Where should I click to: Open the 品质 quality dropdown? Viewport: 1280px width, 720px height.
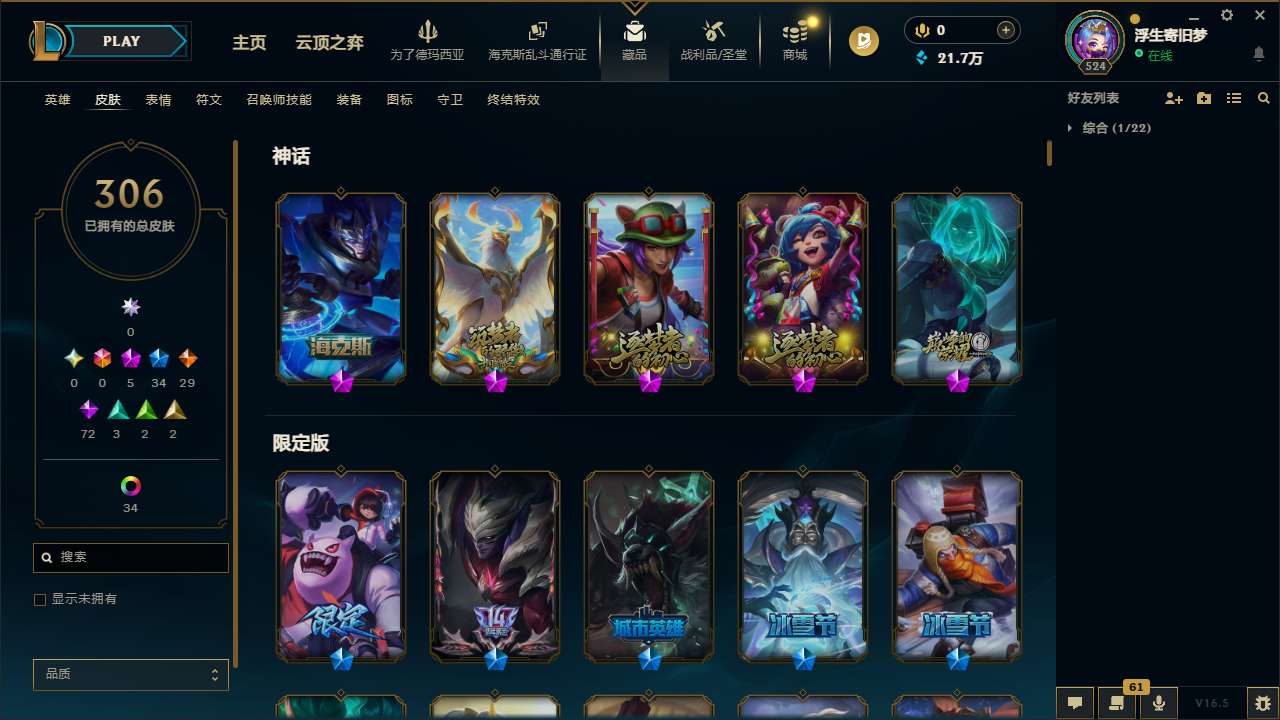tap(130, 674)
